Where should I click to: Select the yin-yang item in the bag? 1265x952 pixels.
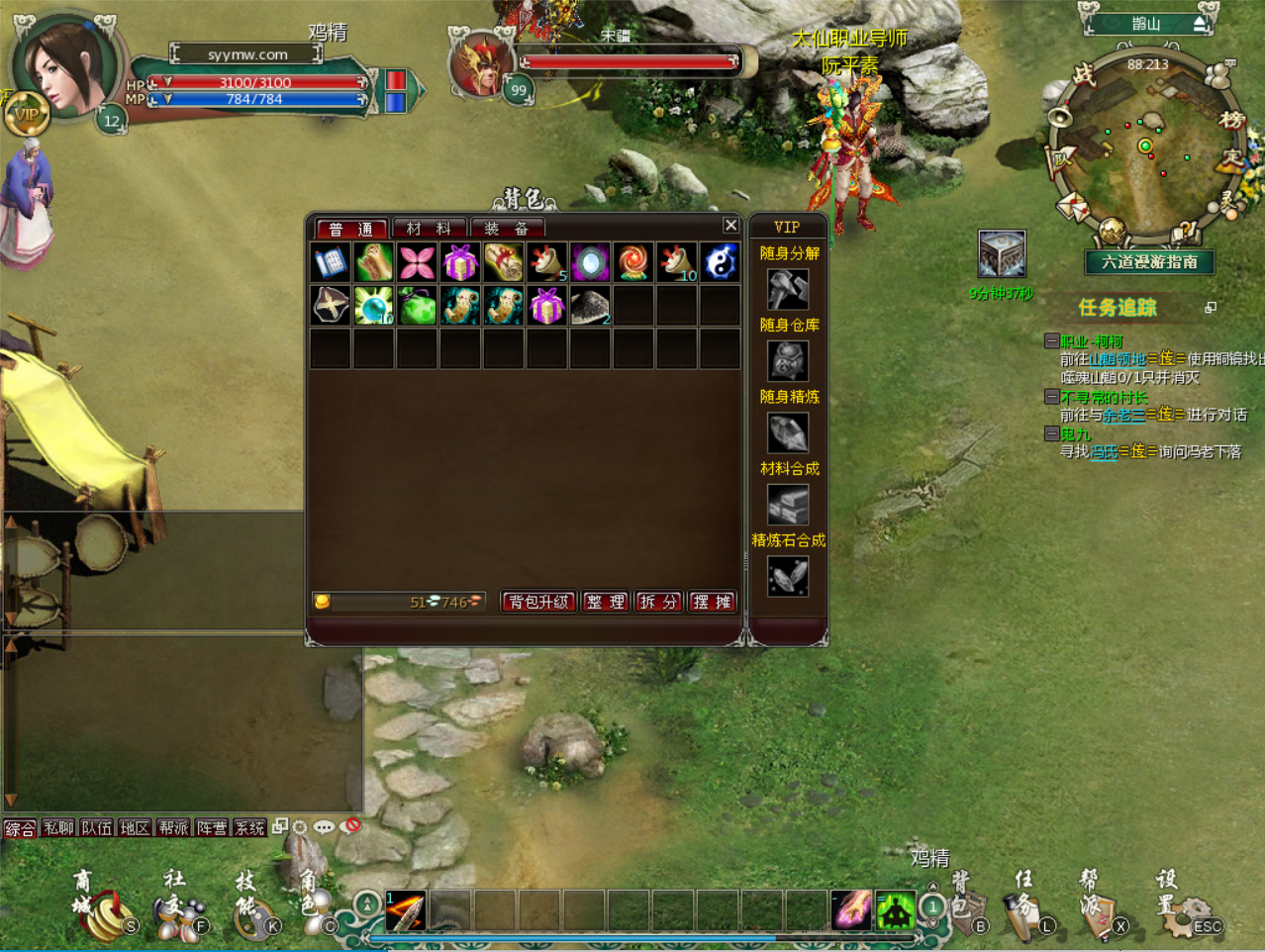720,263
